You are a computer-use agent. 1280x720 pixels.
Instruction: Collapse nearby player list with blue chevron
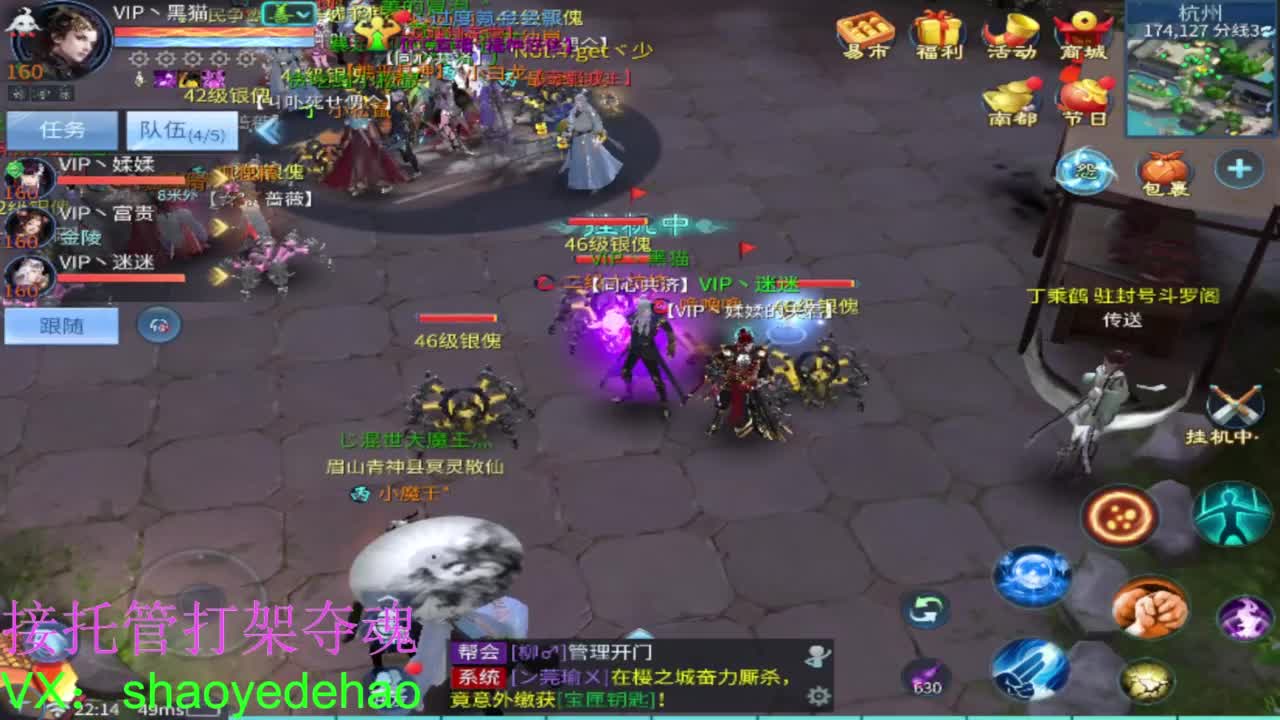[x=265, y=130]
